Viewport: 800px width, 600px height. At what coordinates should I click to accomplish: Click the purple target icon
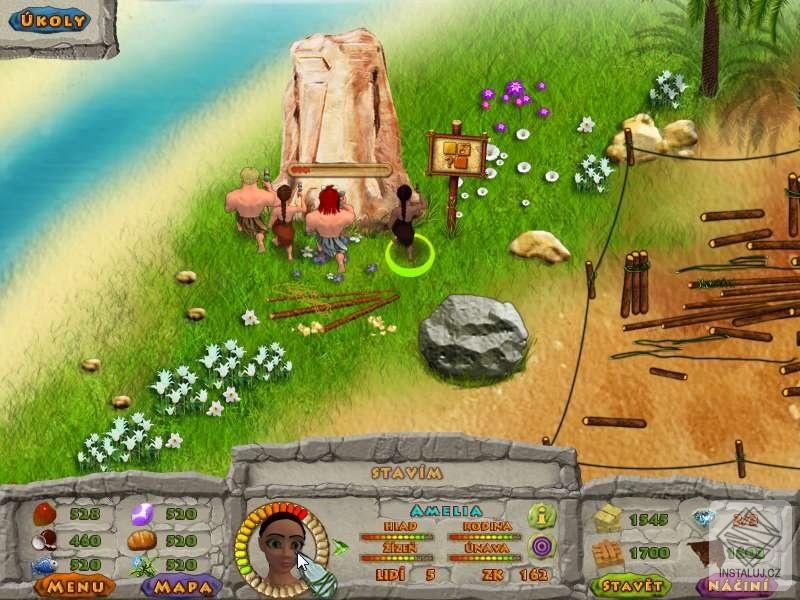pos(541,545)
